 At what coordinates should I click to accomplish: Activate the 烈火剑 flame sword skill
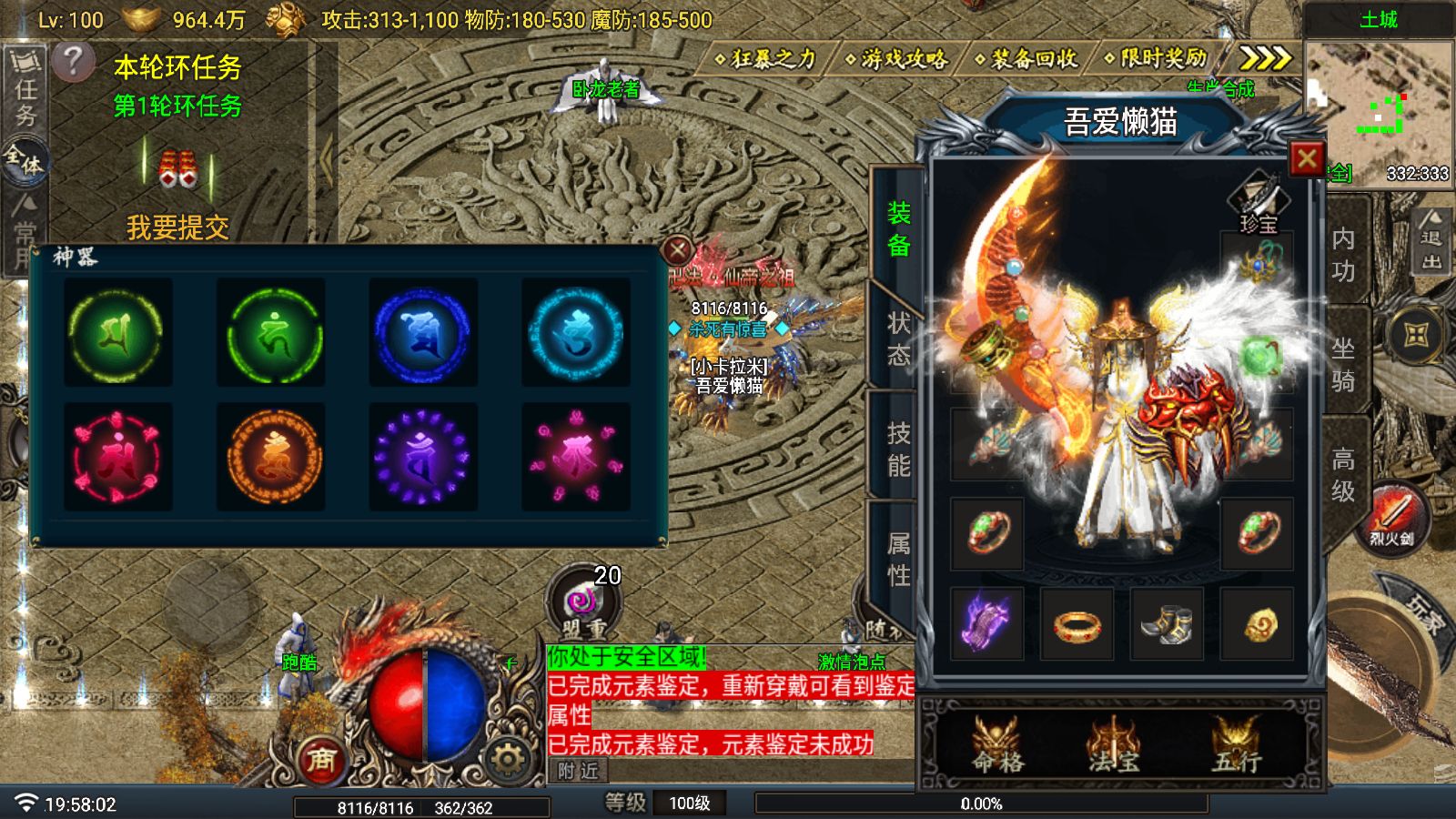pos(1391,517)
